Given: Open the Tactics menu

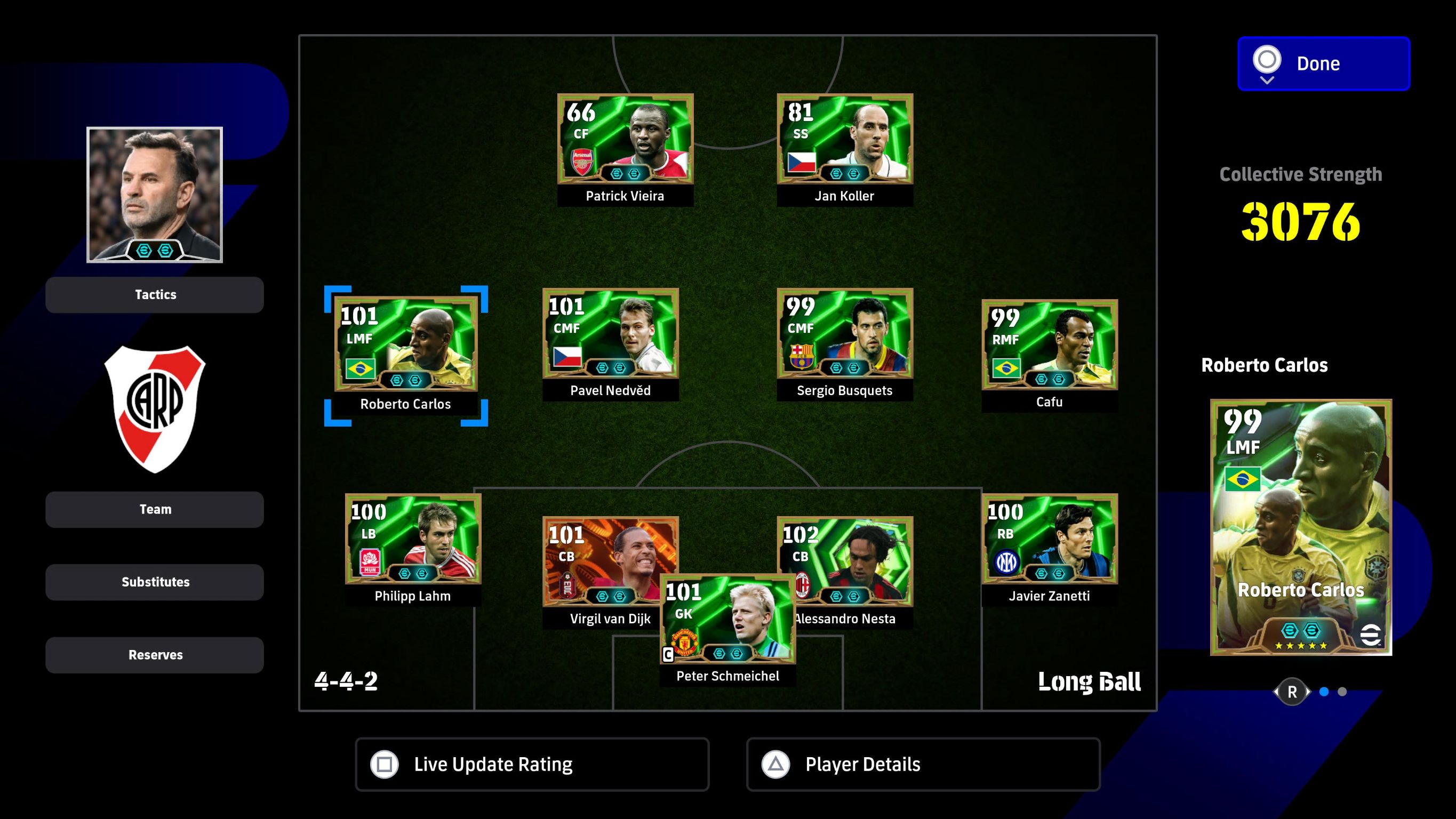Looking at the screenshot, I should [x=154, y=294].
